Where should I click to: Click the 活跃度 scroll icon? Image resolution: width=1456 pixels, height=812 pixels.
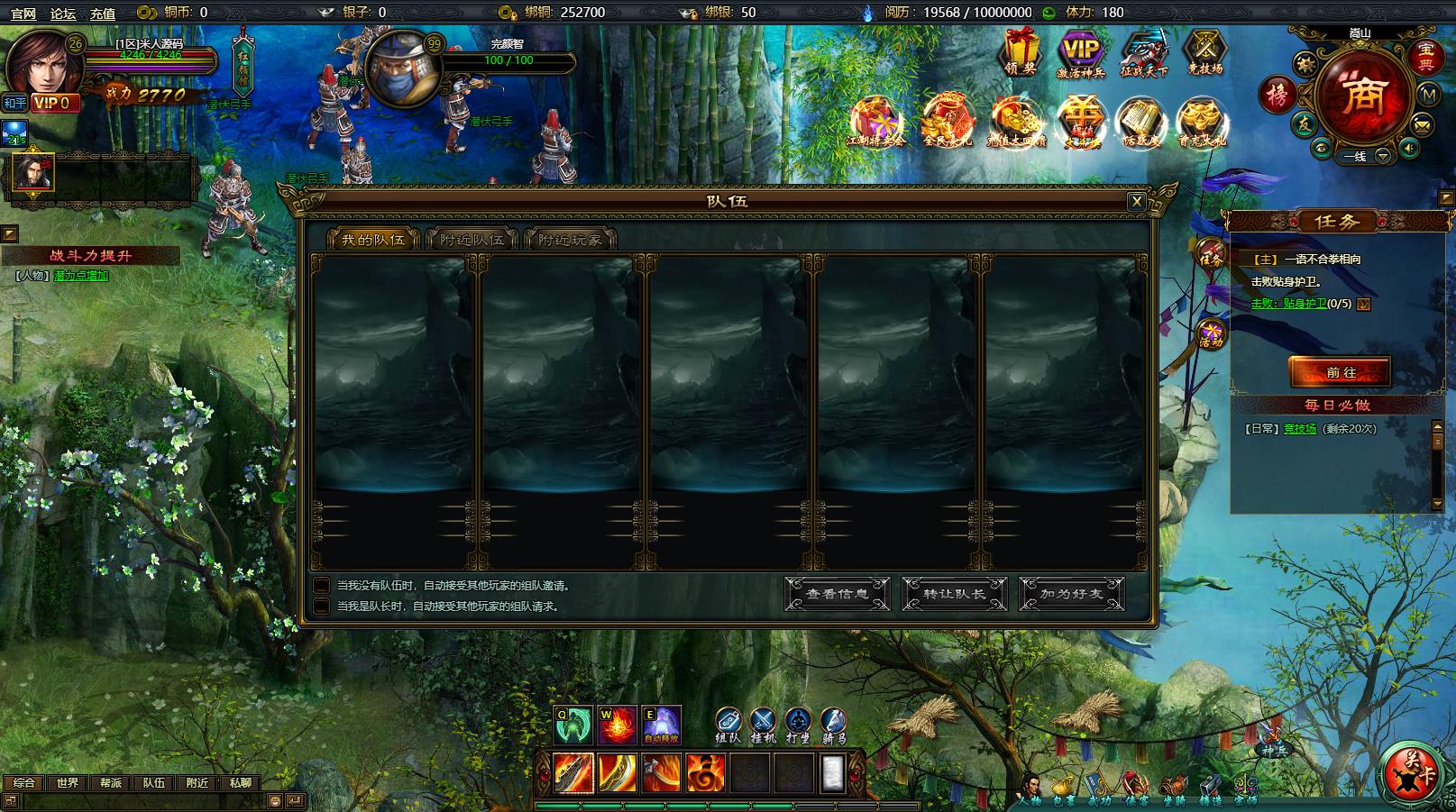pos(1140,123)
